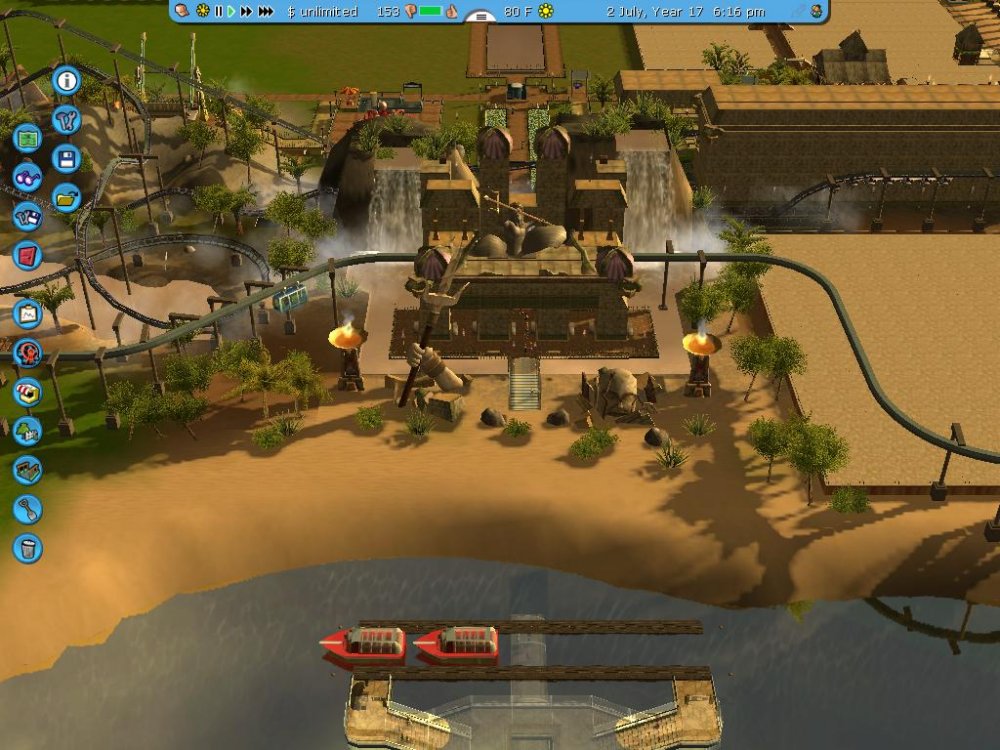Select the shovel terrain tool
Screen dimensions: 1000x750
click(27, 509)
